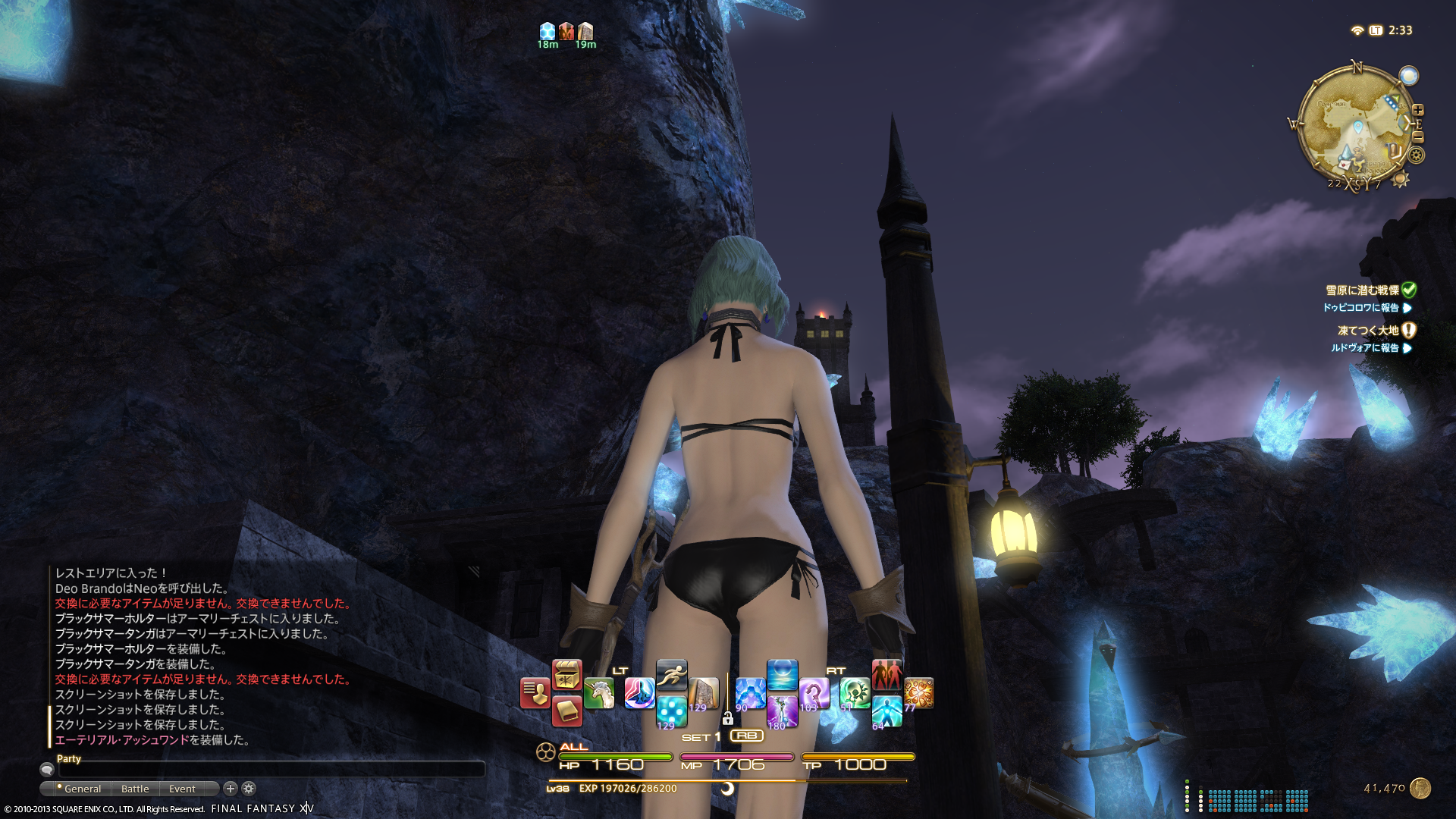This screenshot has width=1456, height=819.
Task: Open the gil currency coin icon
Action: point(1420,789)
